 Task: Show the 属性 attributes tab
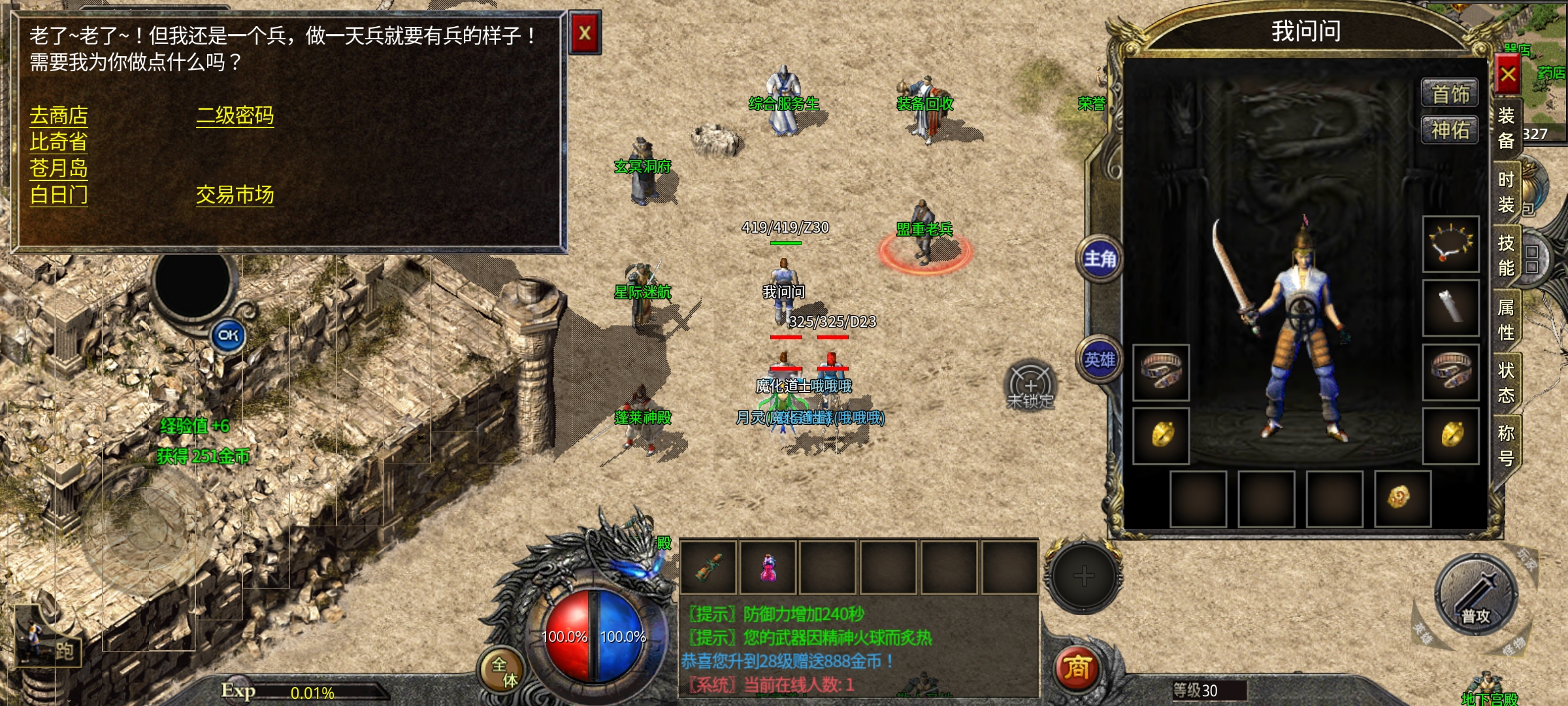1506,320
